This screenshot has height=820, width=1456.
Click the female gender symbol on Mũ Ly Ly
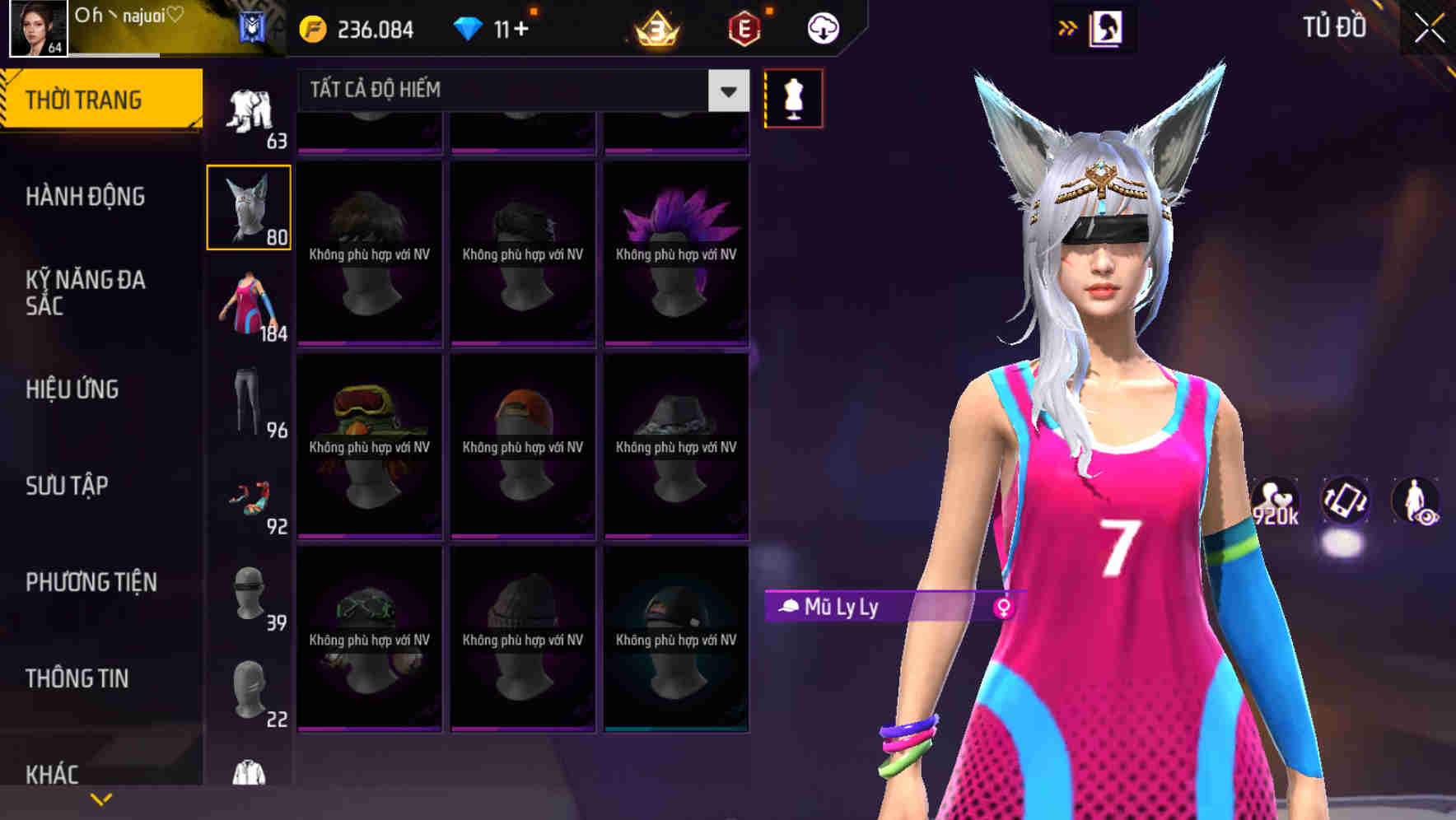tap(1003, 607)
